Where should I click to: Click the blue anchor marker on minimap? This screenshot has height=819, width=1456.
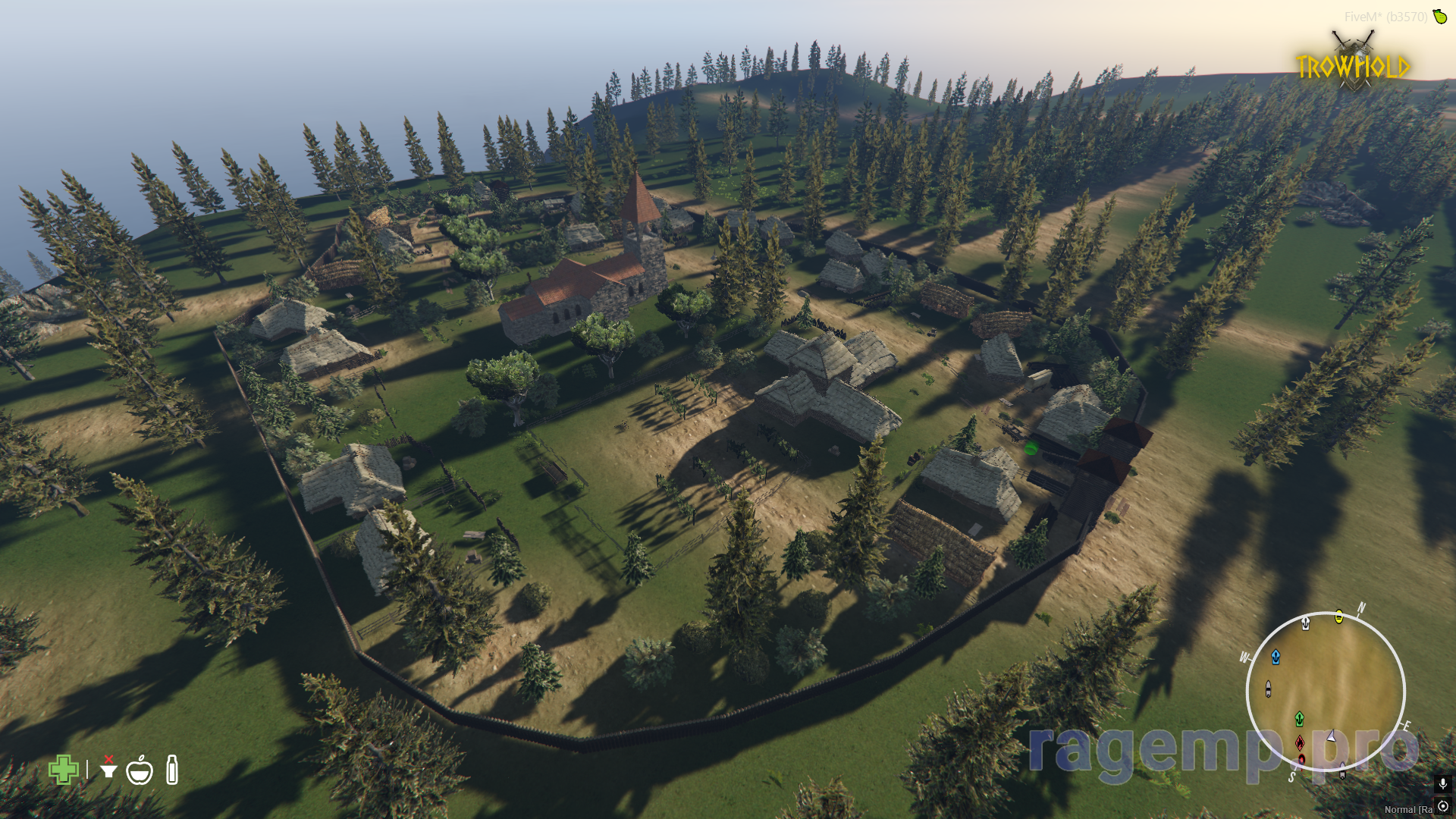click(x=1276, y=657)
